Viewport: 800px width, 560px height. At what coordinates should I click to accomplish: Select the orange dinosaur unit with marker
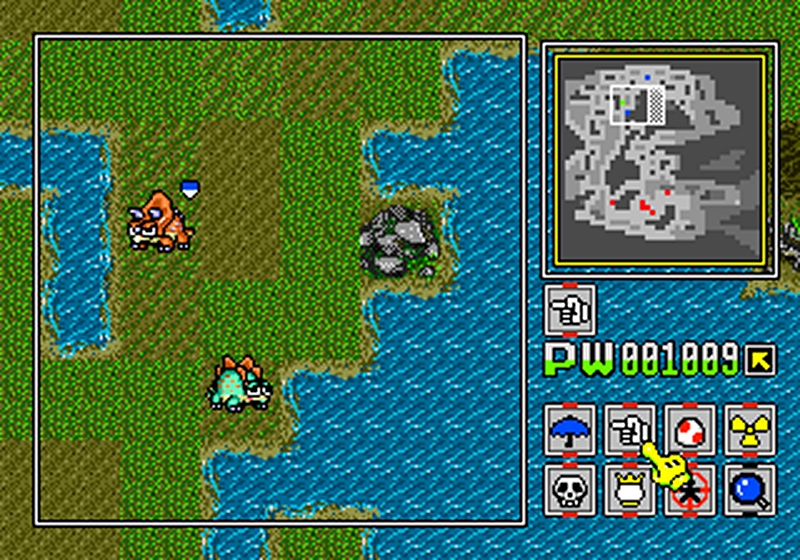click(158, 221)
